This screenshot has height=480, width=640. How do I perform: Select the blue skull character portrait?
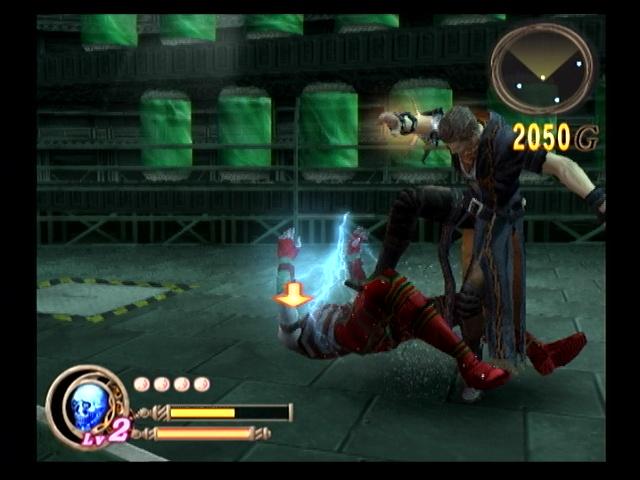click(x=88, y=406)
